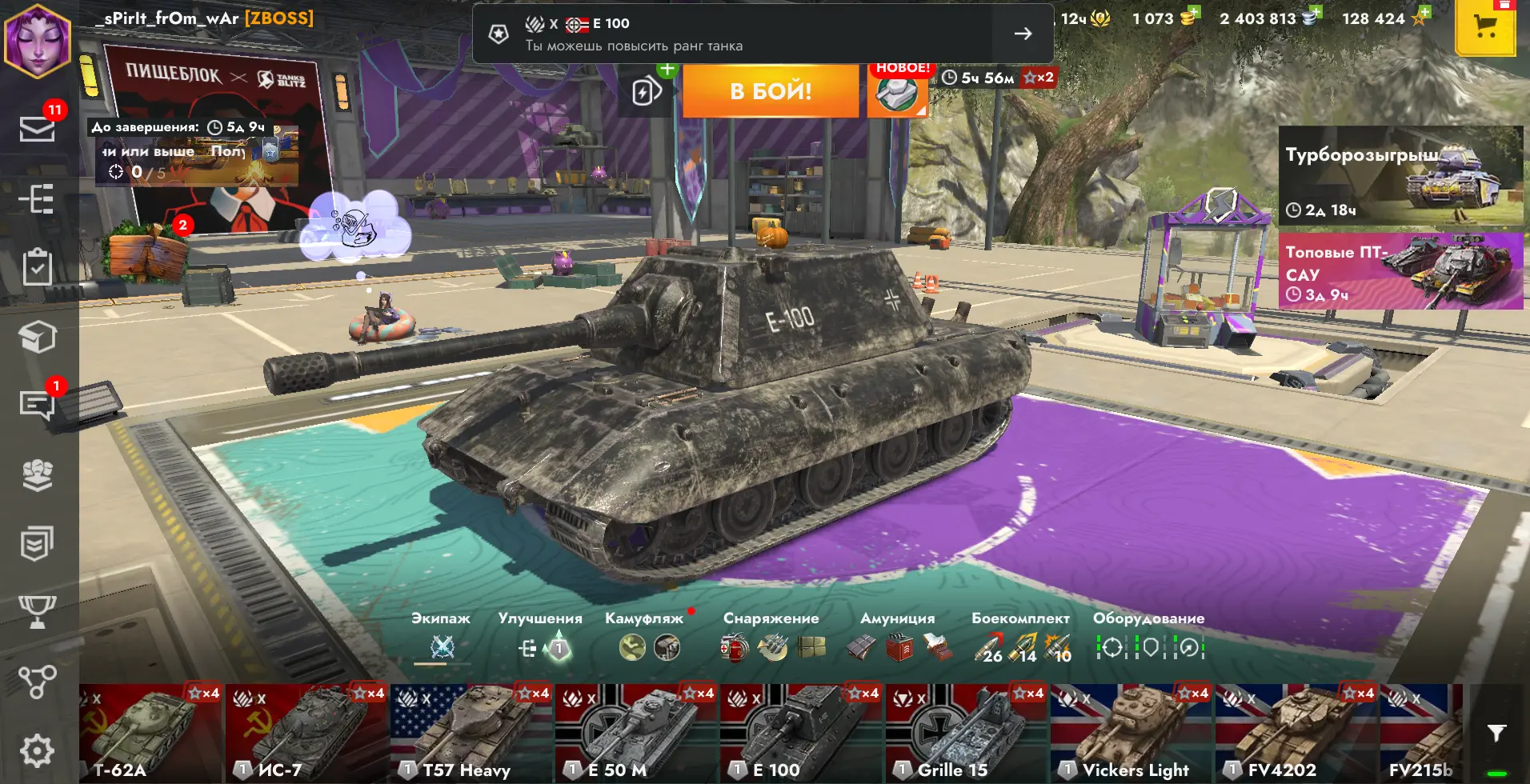Viewport: 1530px width, 784px height.
Task: Select the ИС-7 tank in carousel
Action: pyautogui.click(x=307, y=733)
